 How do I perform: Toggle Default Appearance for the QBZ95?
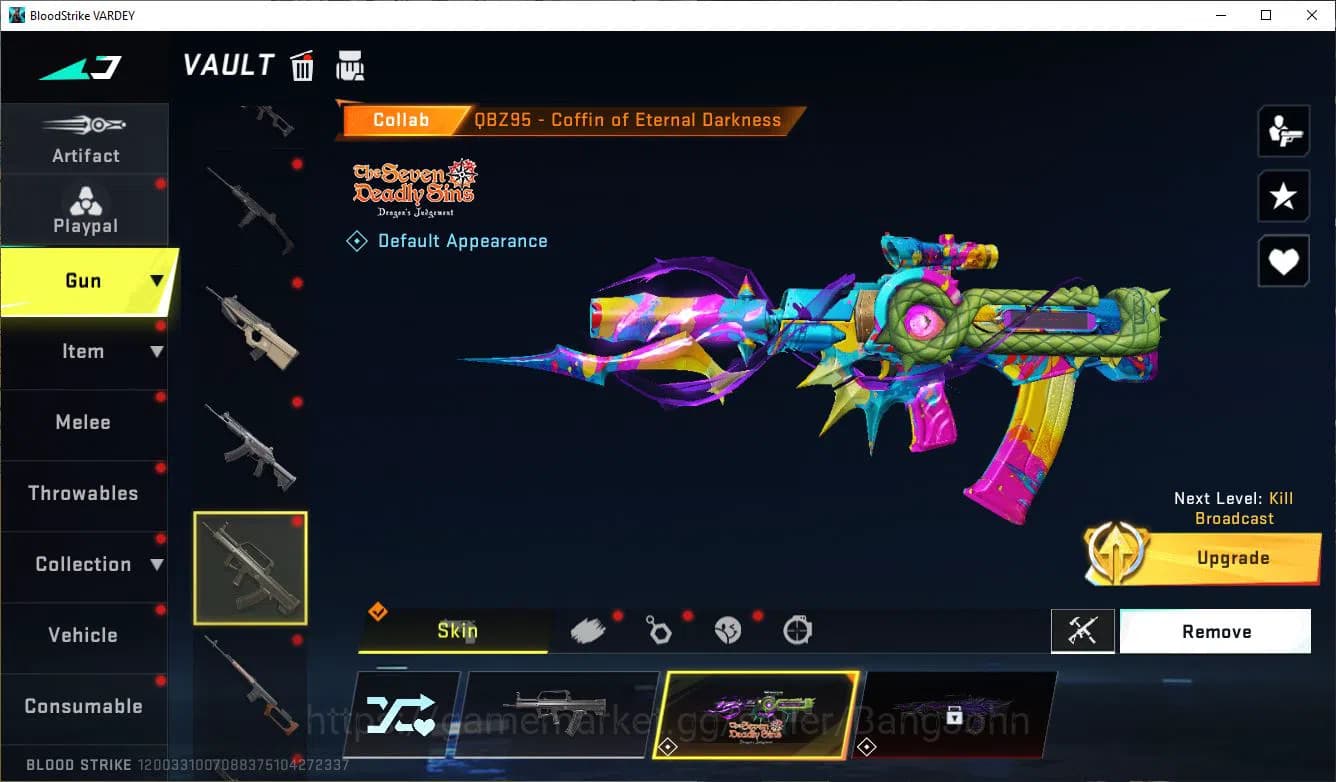447,240
